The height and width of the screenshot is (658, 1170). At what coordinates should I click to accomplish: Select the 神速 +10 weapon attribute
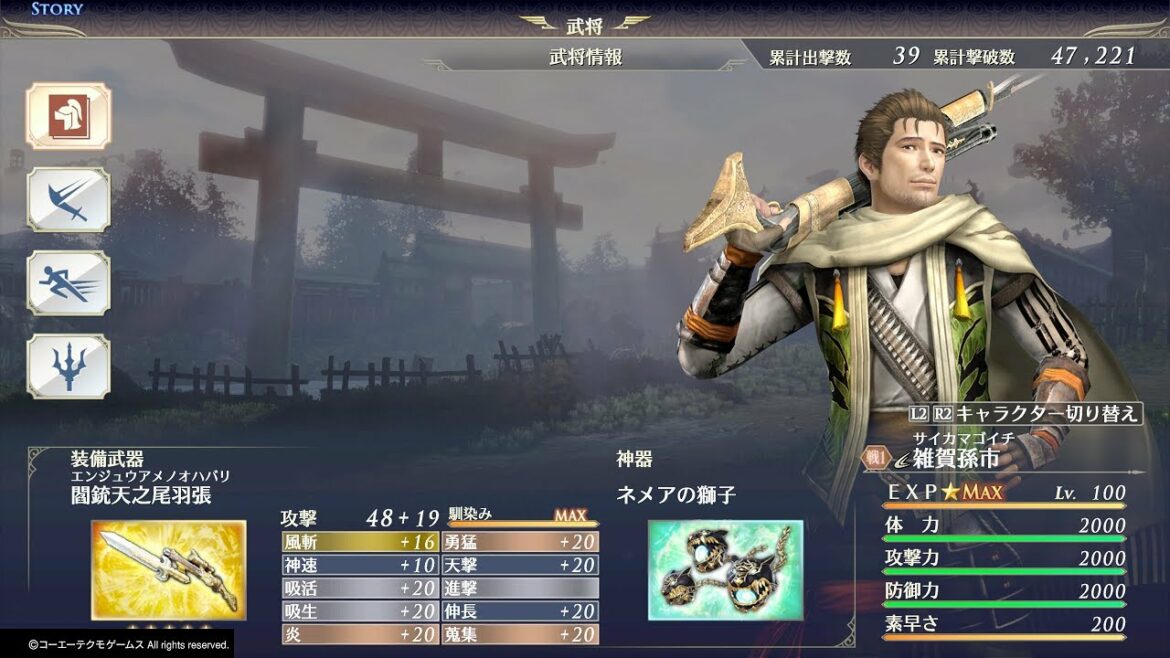360,565
